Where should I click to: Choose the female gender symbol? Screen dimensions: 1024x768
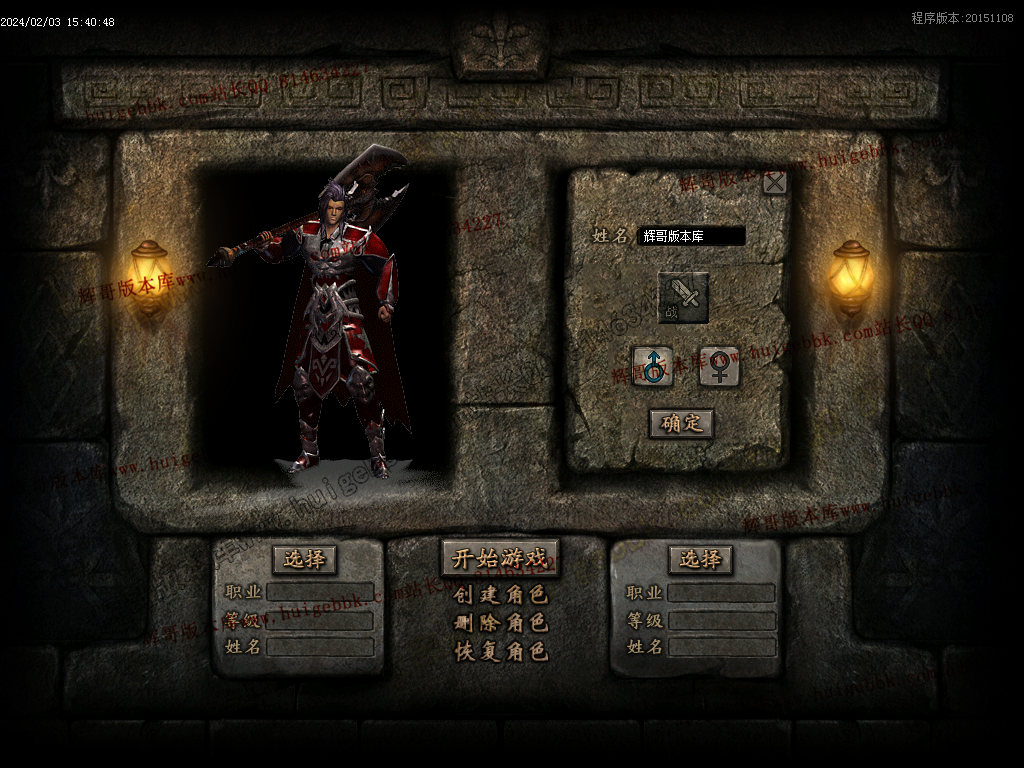(x=719, y=366)
